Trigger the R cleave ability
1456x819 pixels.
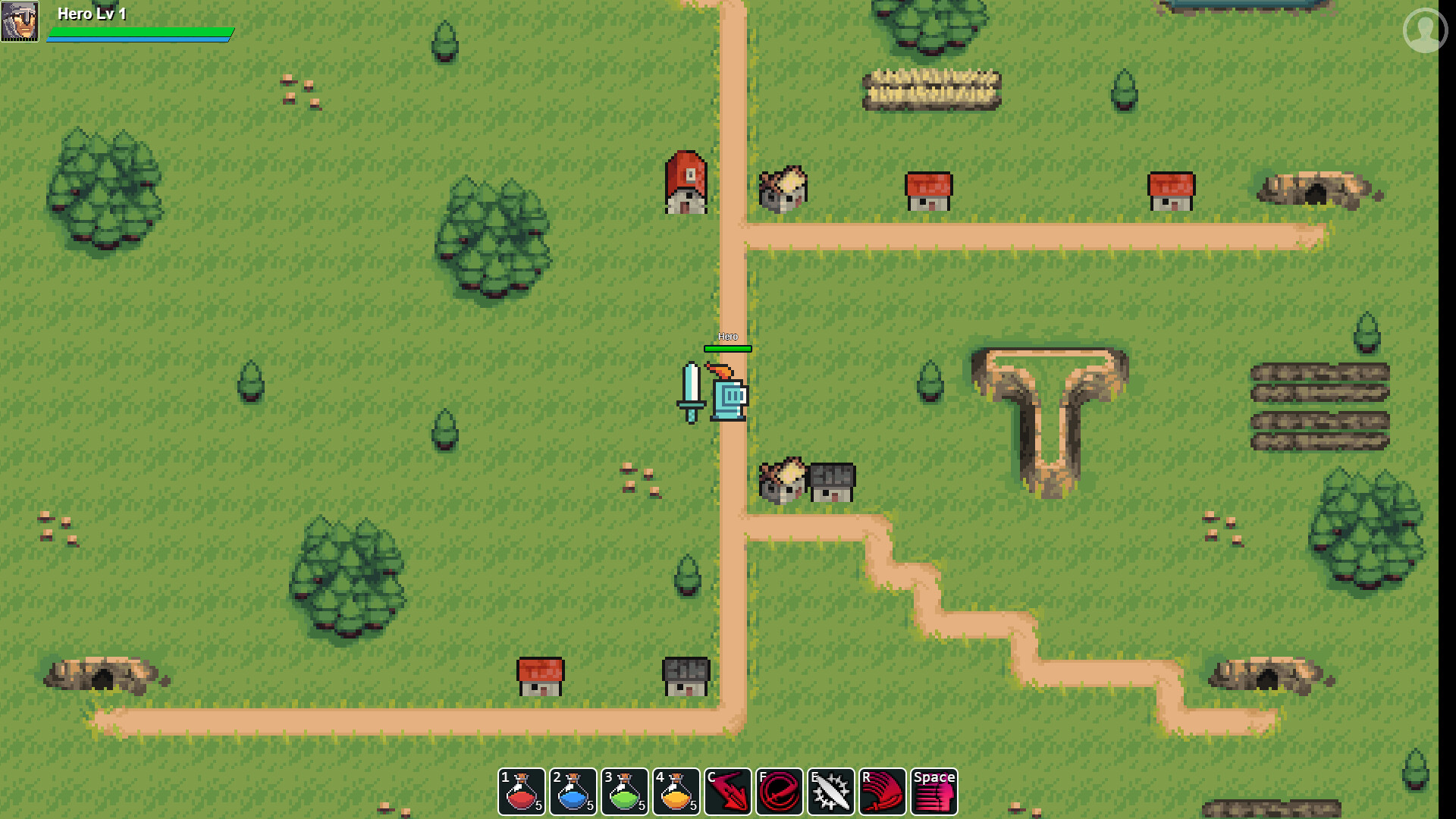pos(883,791)
